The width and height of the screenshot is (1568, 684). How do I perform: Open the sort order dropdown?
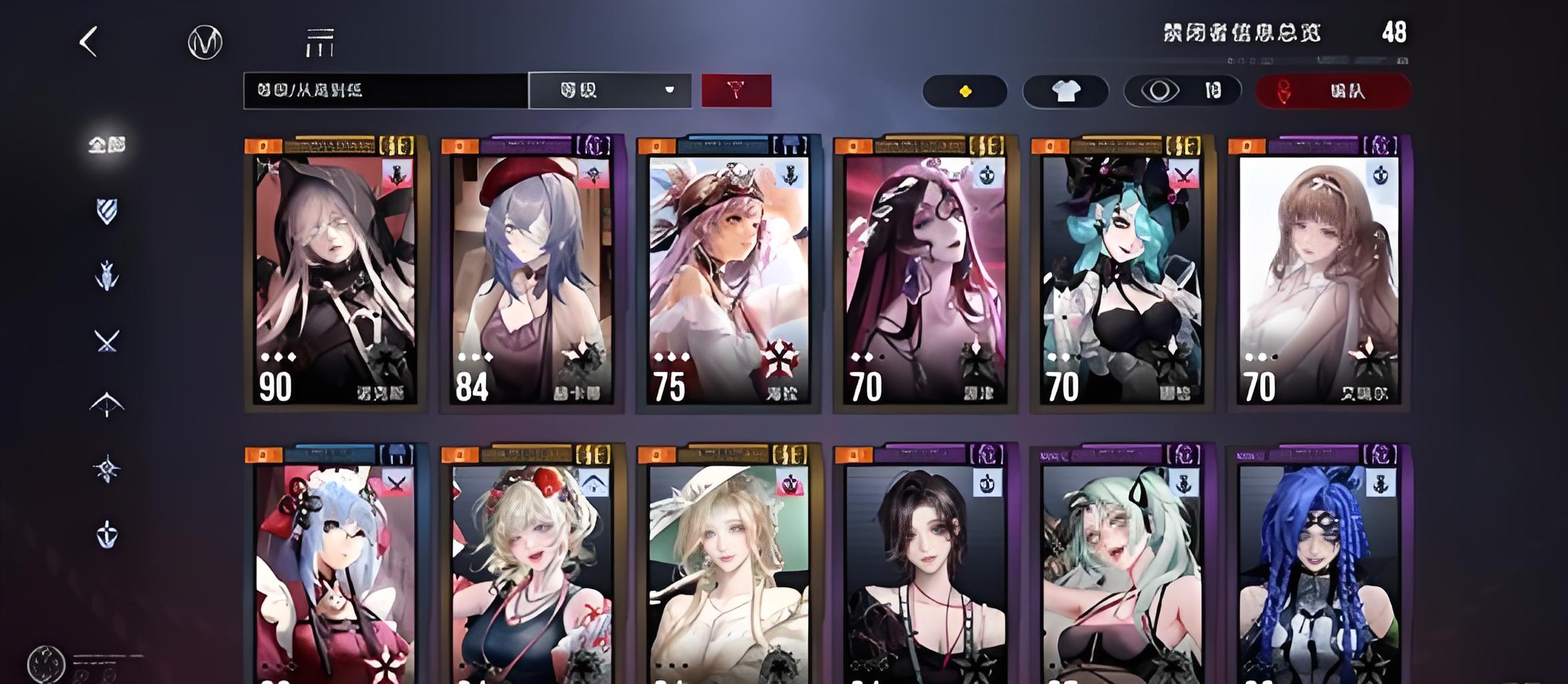tap(610, 90)
